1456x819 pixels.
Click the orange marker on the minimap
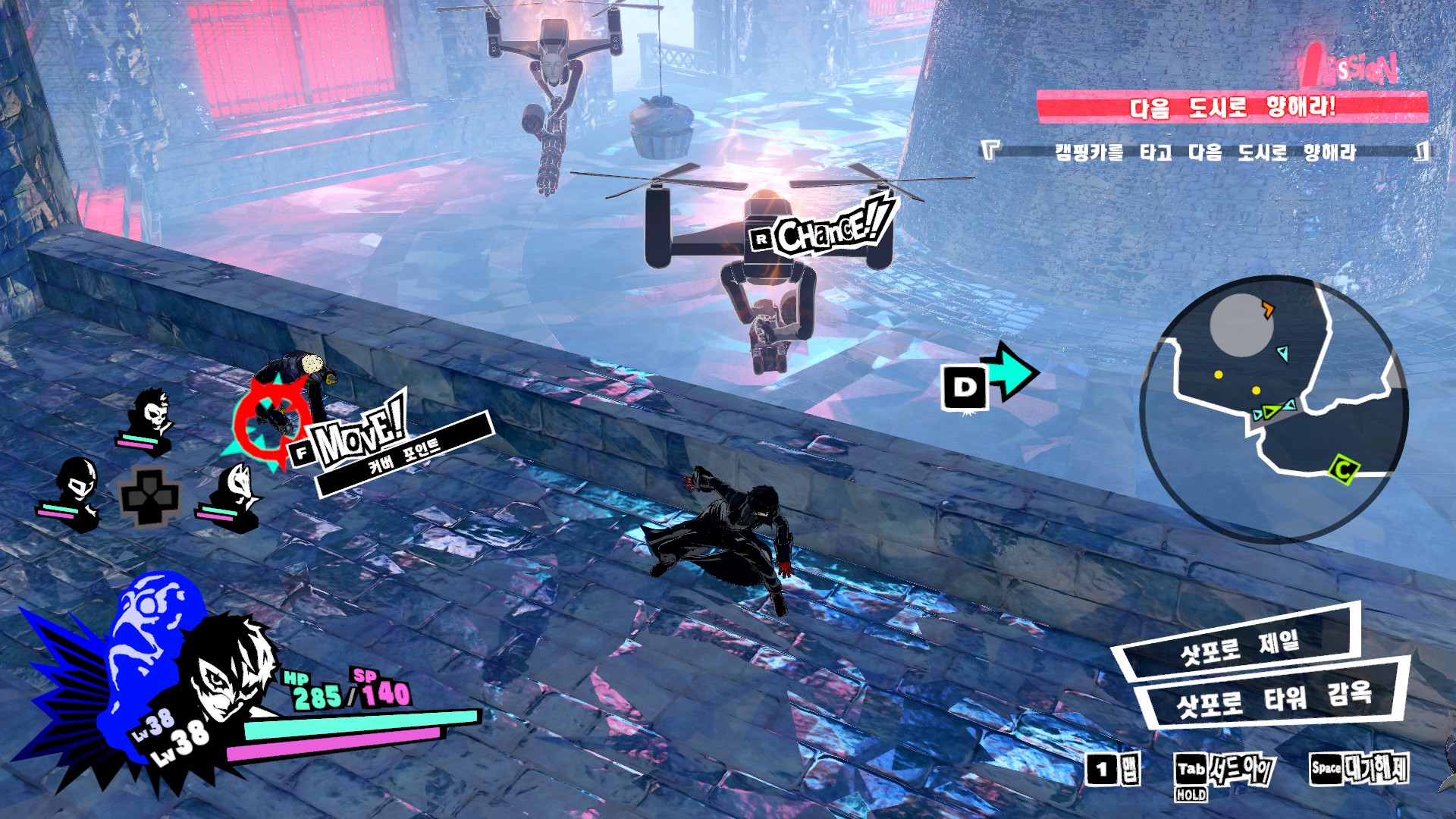coord(1267,309)
